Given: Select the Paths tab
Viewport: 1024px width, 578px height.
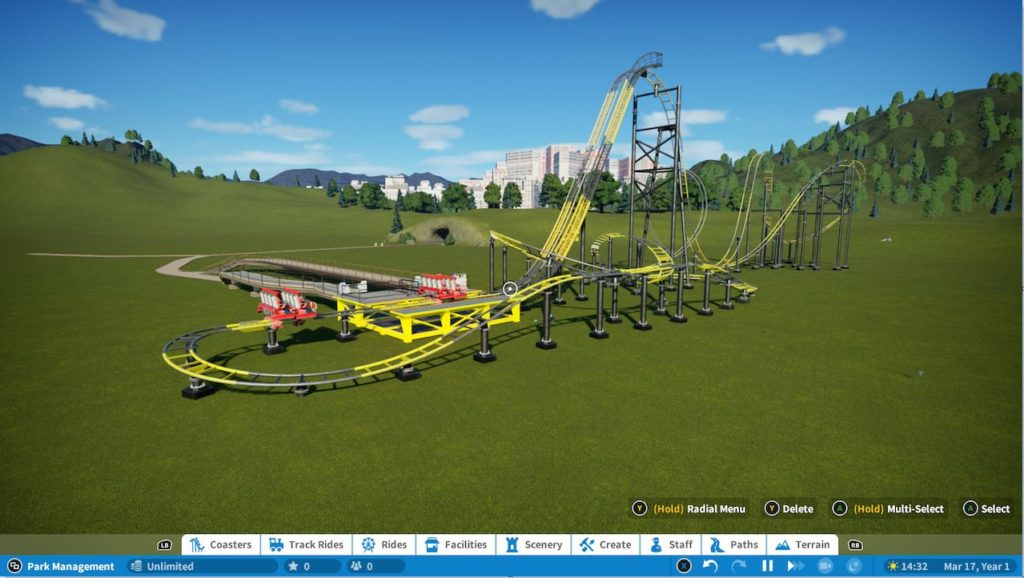Looking at the screenshot, I should tap(734, 545).
